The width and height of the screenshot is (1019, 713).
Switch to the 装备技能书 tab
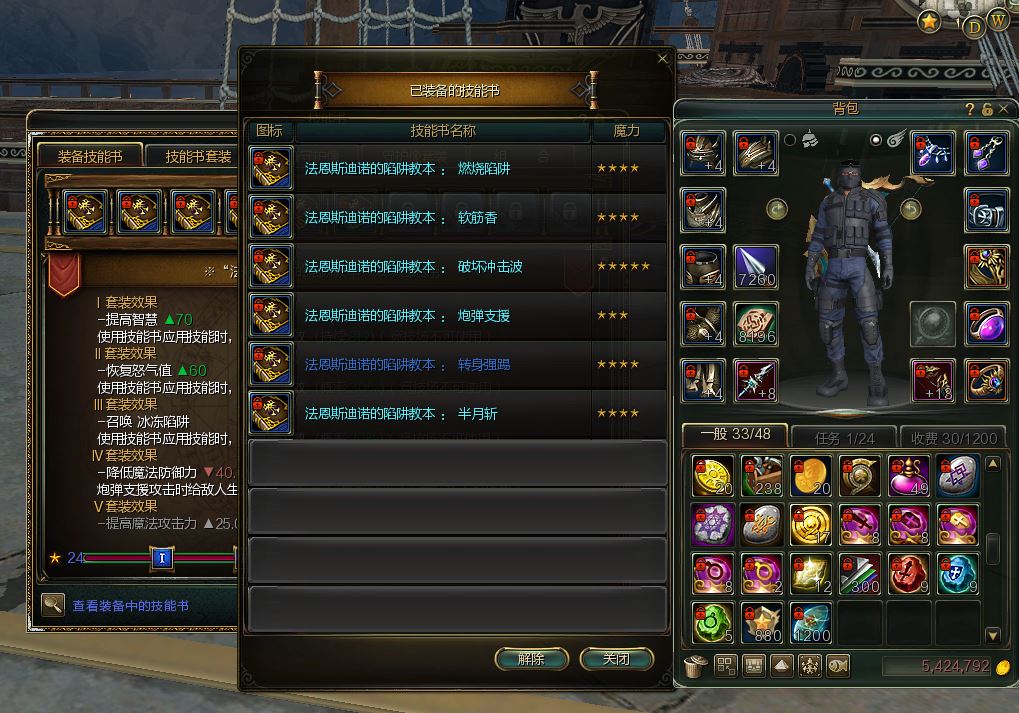coord(90,157)
